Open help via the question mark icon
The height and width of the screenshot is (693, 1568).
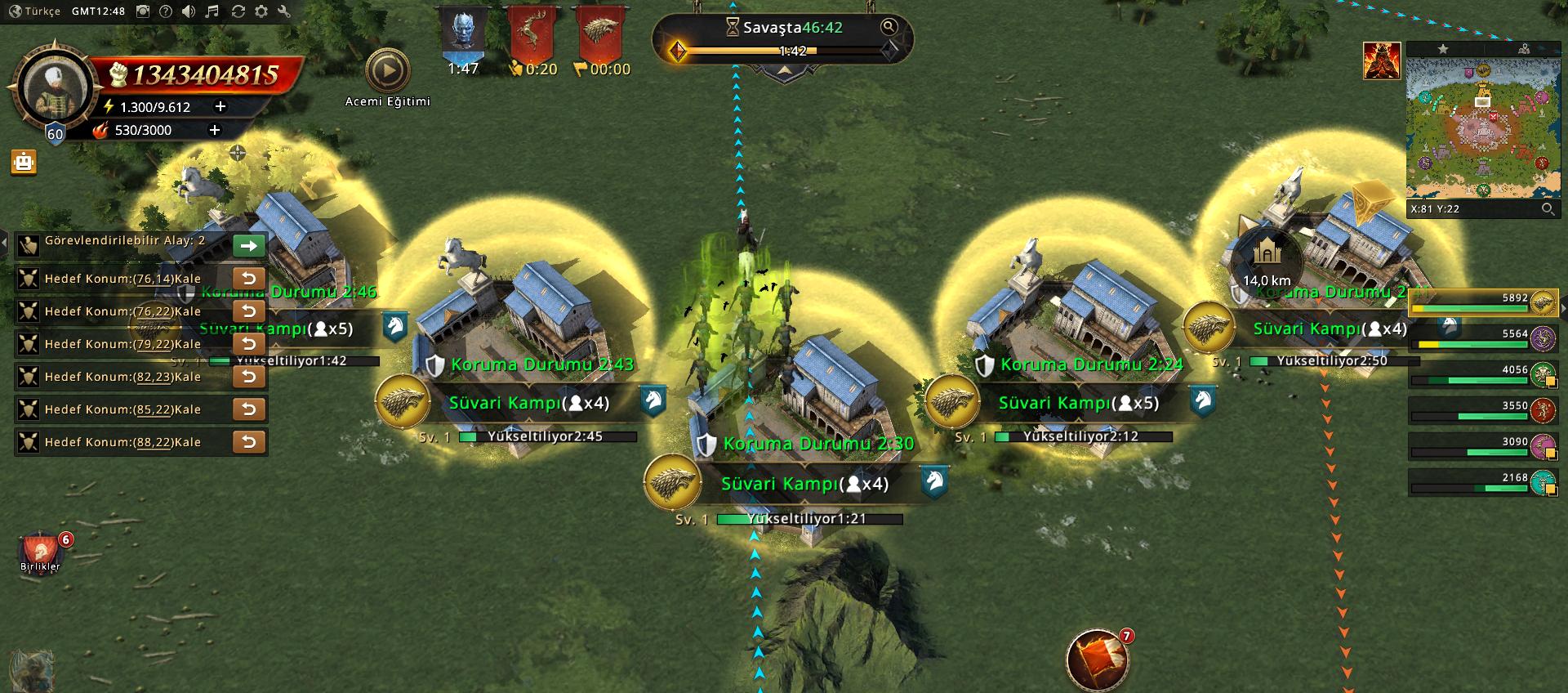pyautogui.click(x=166, y=11)
